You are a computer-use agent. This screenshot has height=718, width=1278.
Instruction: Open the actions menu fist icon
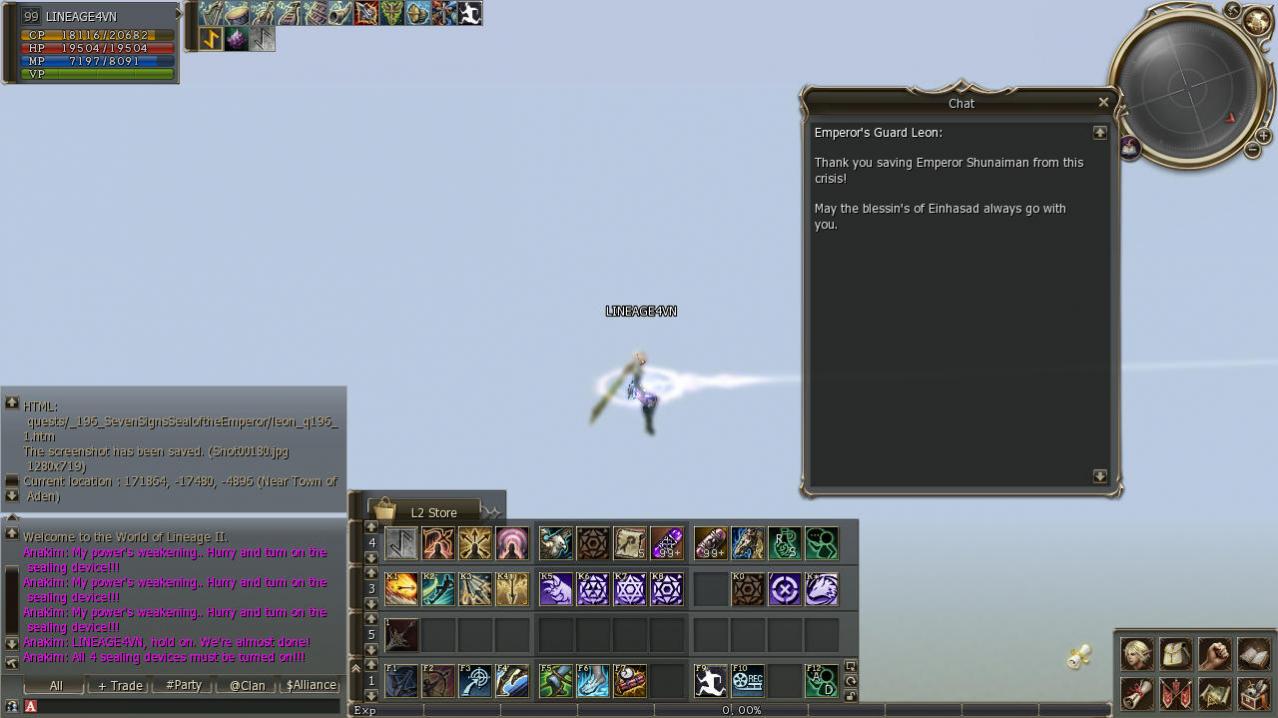coord(1214,654)
